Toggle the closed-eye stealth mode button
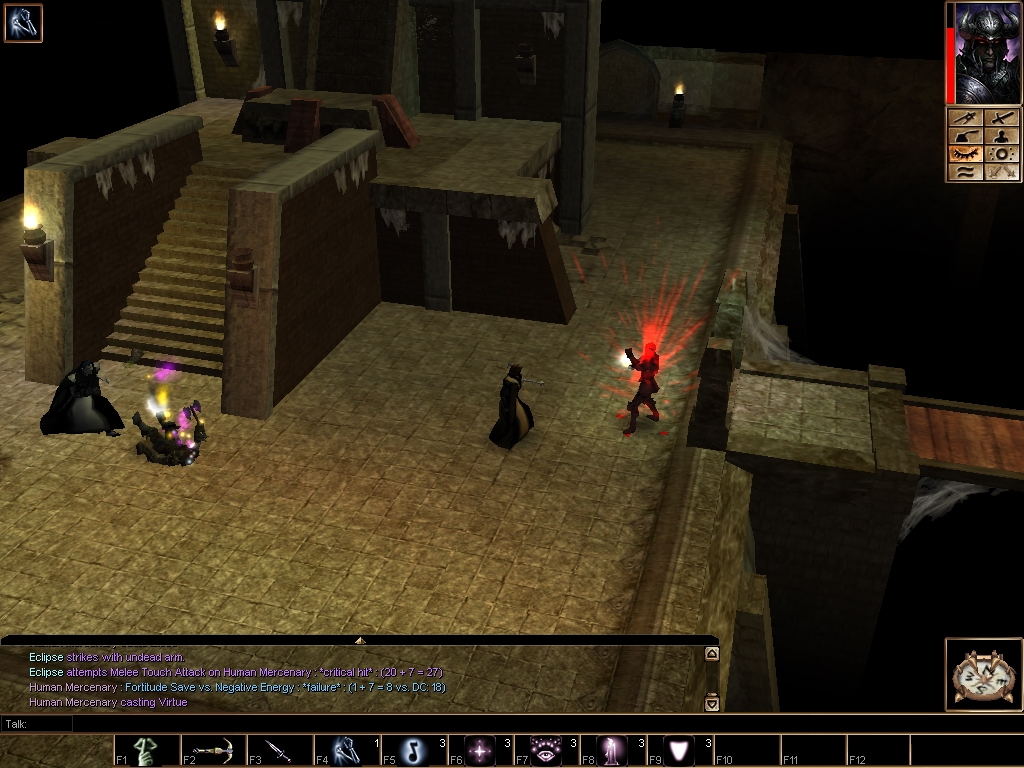The width and height of the screenshot is (1024, 768). click(966, 154)
